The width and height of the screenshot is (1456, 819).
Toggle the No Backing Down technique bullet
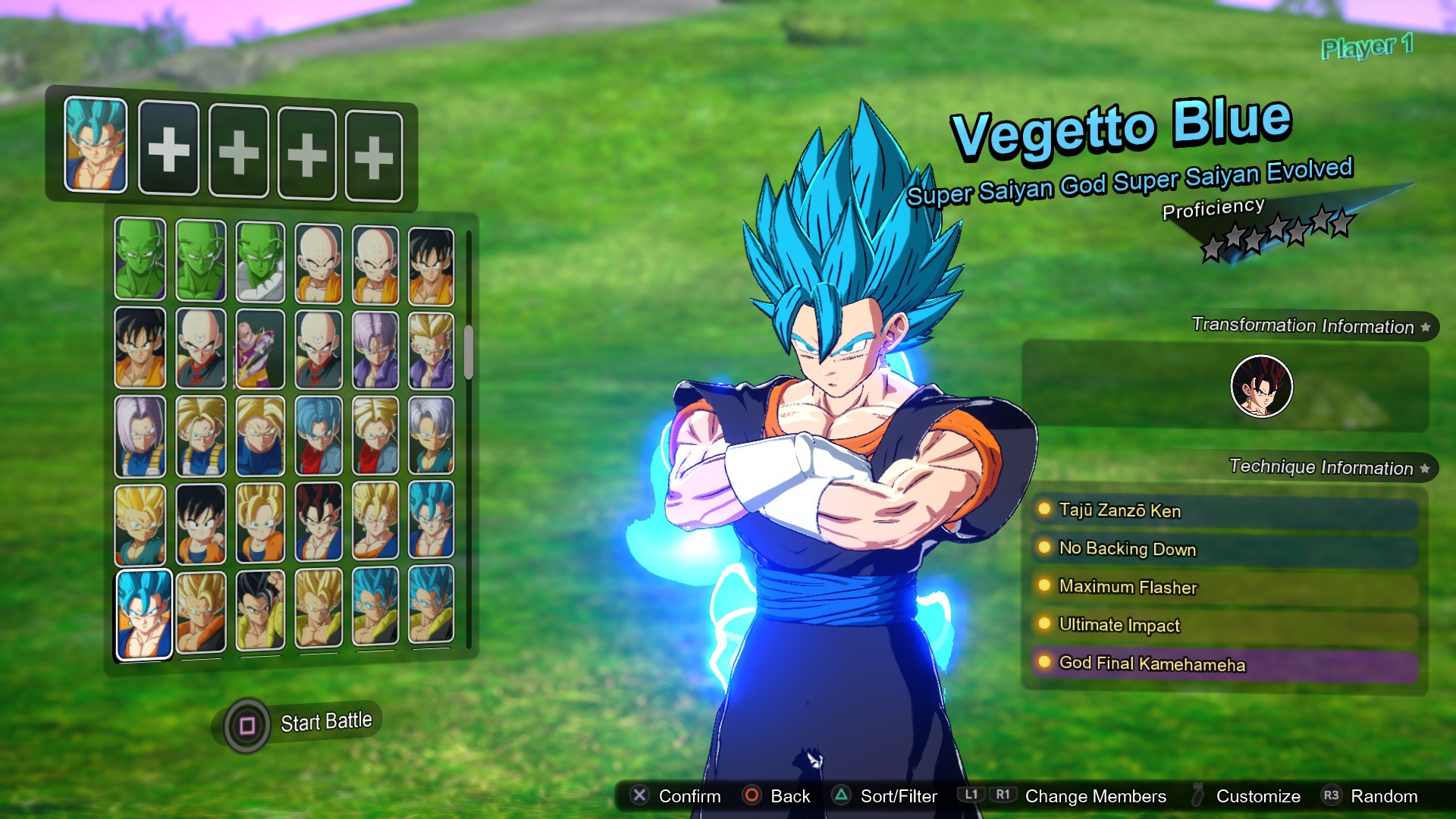coord(1045,549)
